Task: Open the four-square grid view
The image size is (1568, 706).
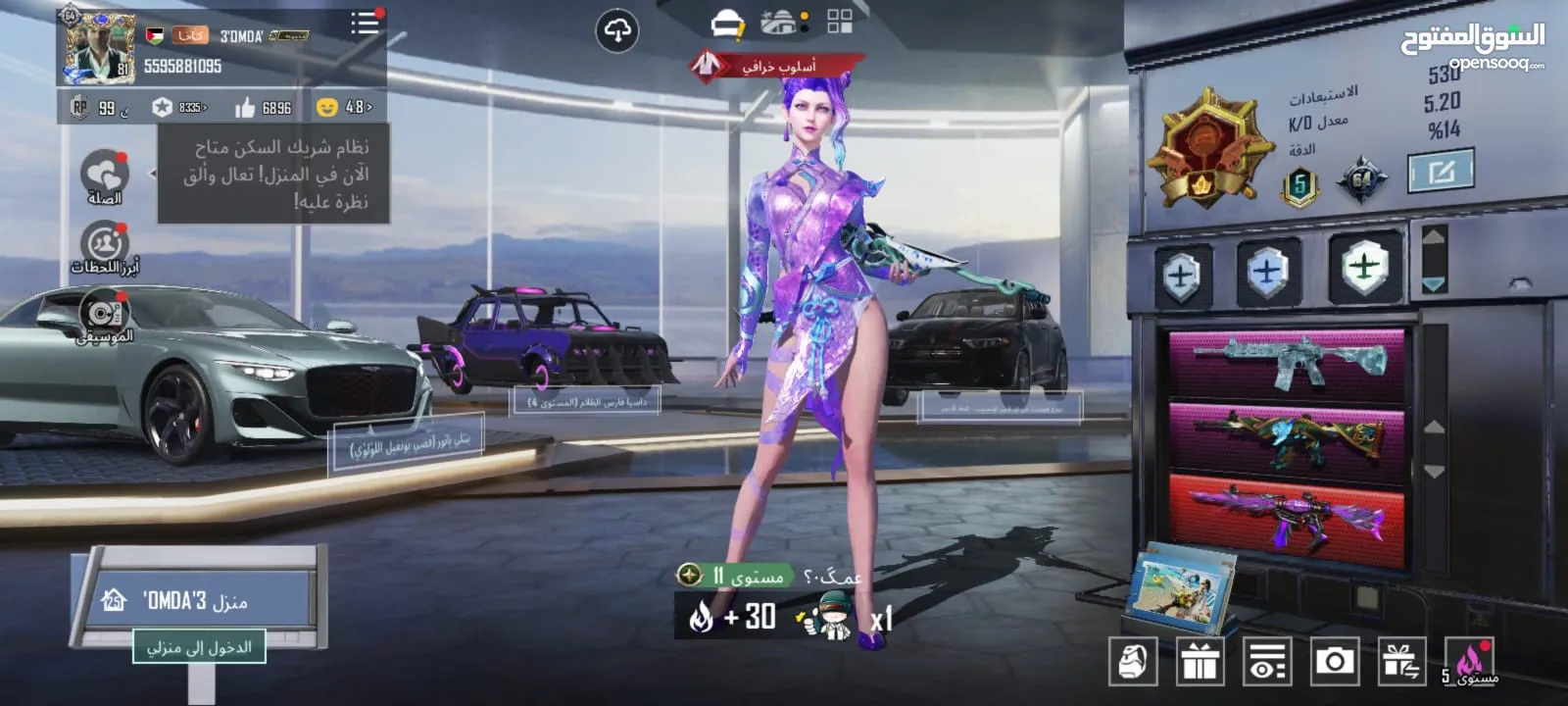Action: click(840, 22)
